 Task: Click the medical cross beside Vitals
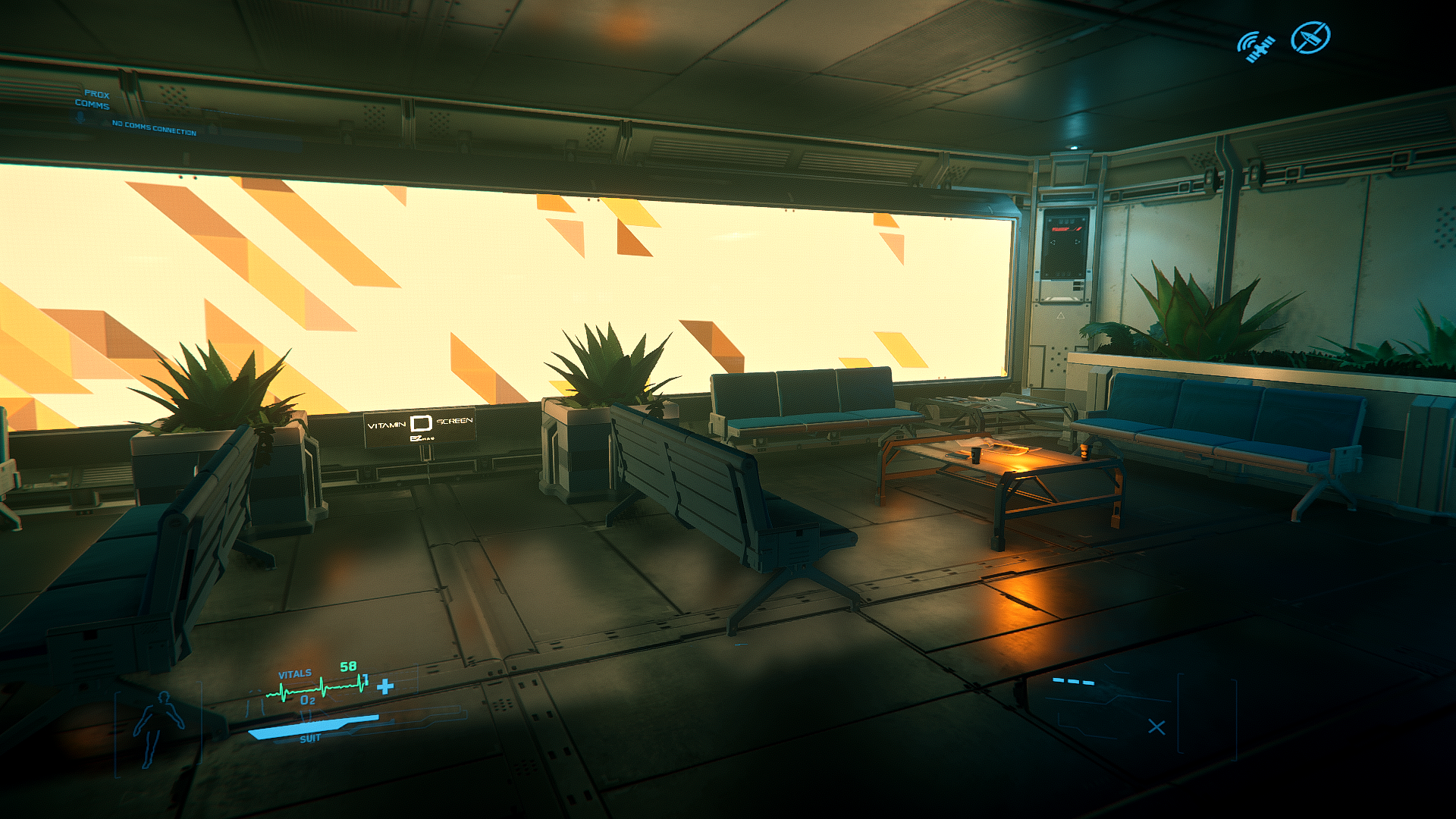385,686
